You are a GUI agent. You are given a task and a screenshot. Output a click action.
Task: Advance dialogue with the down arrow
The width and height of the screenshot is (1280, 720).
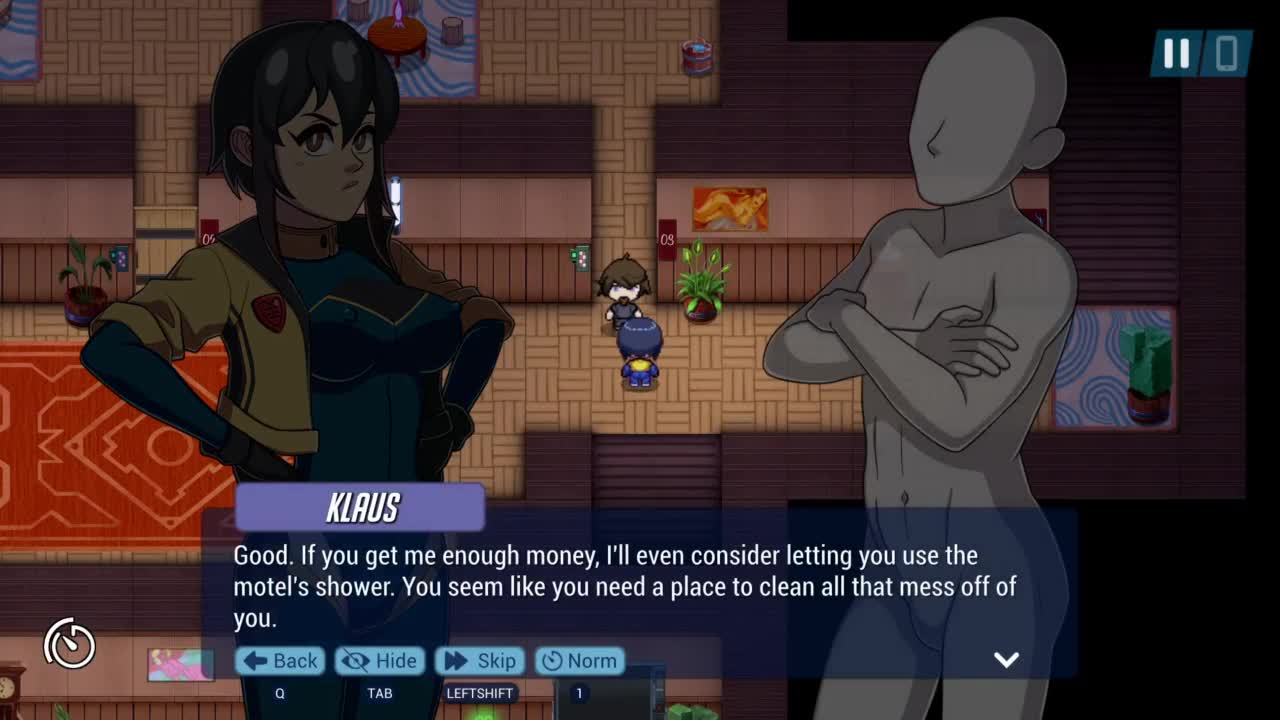tap(1006, 659)
